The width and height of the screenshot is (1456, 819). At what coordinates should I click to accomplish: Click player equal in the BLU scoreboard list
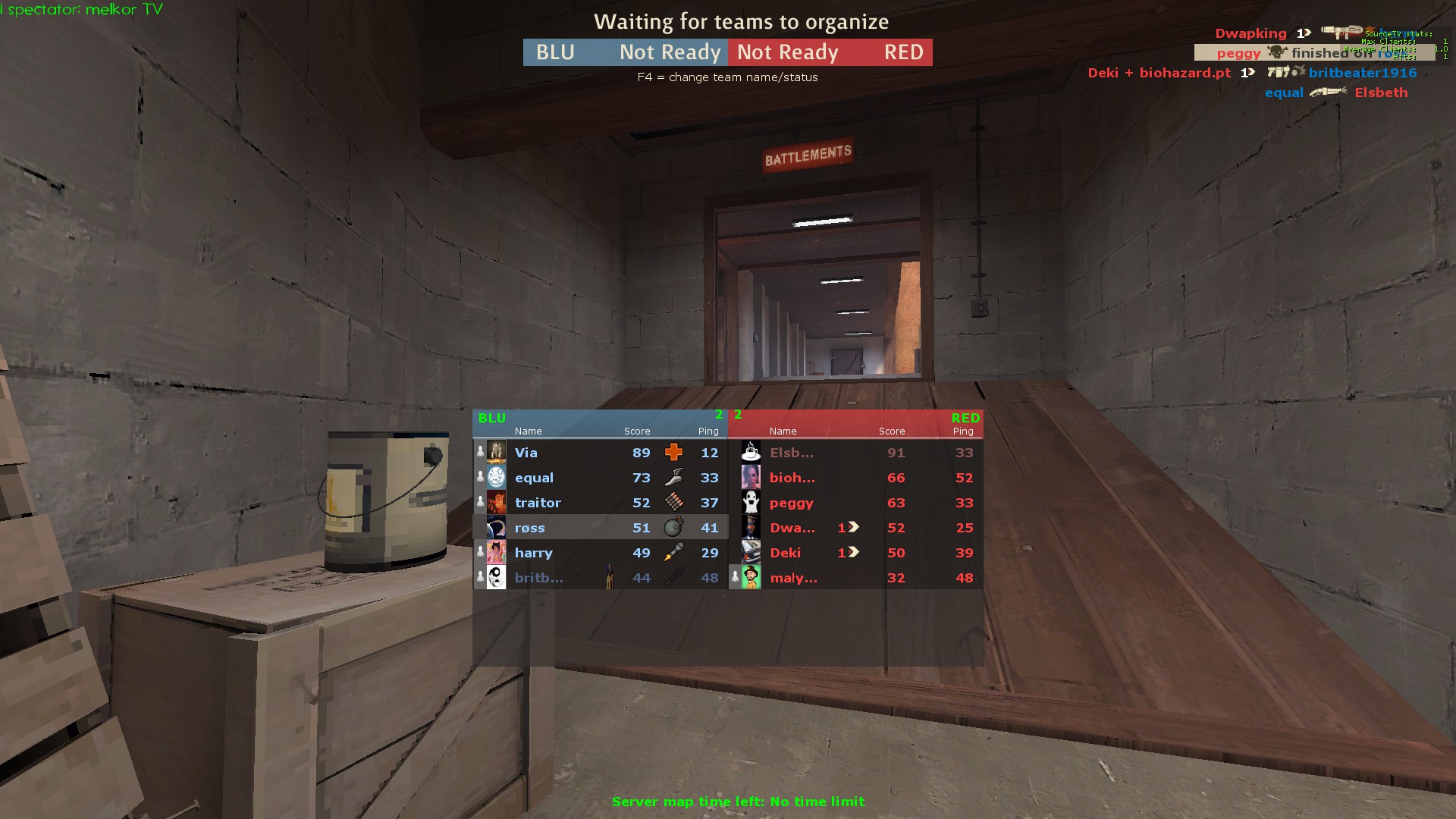coord(601,478)
